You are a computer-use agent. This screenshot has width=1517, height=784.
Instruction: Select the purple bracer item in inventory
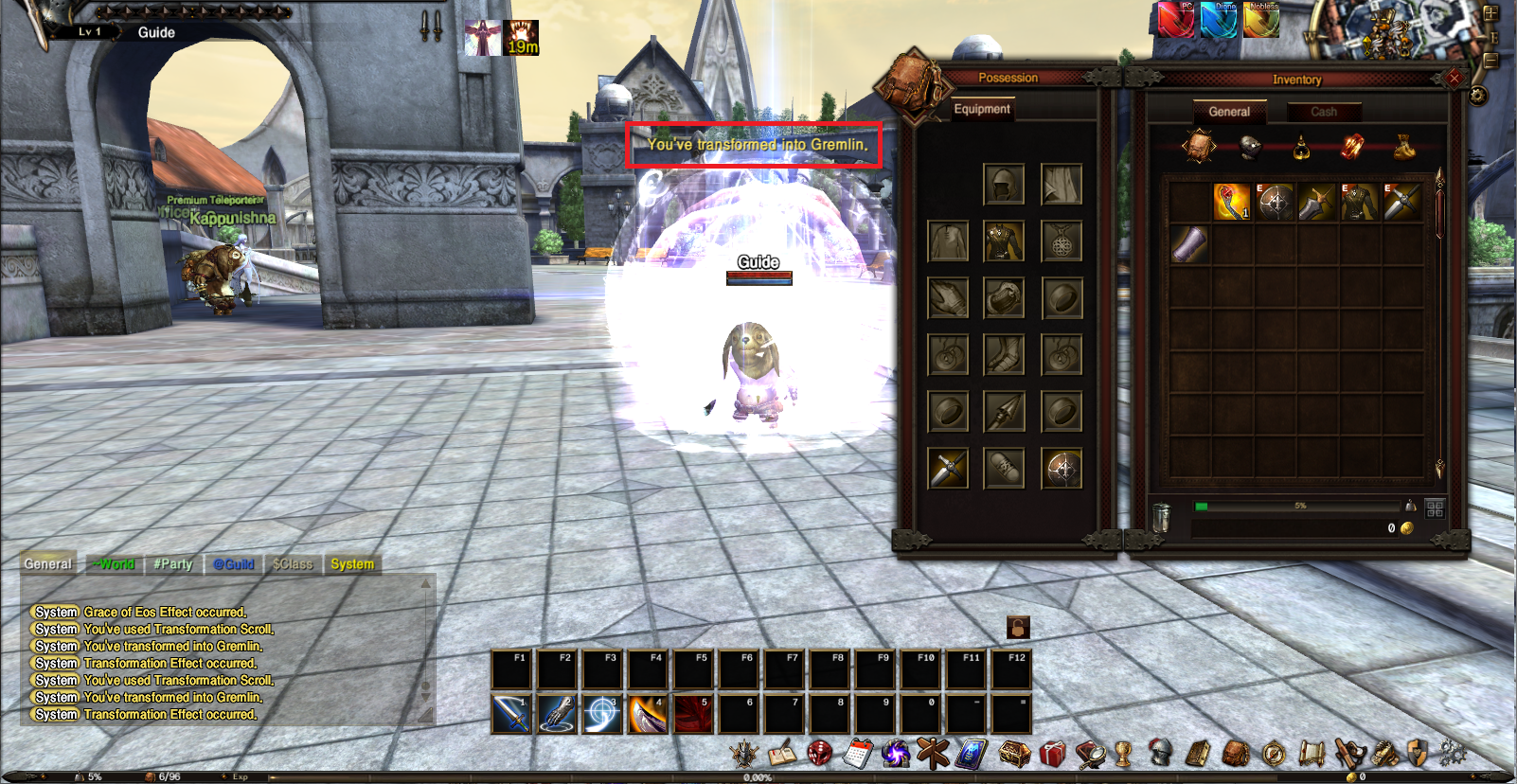point(1189,244)
